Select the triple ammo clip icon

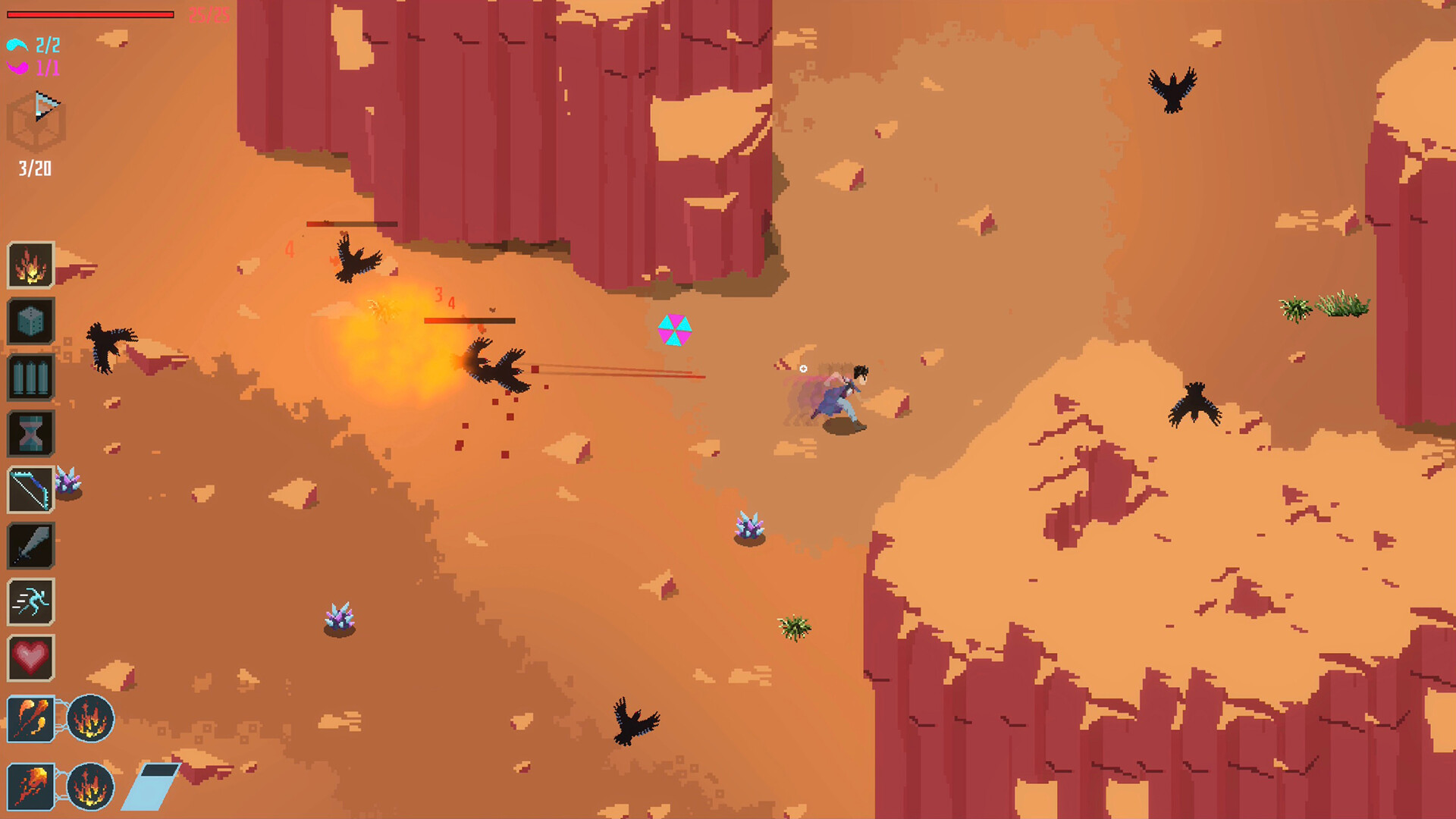click(30, 377)
